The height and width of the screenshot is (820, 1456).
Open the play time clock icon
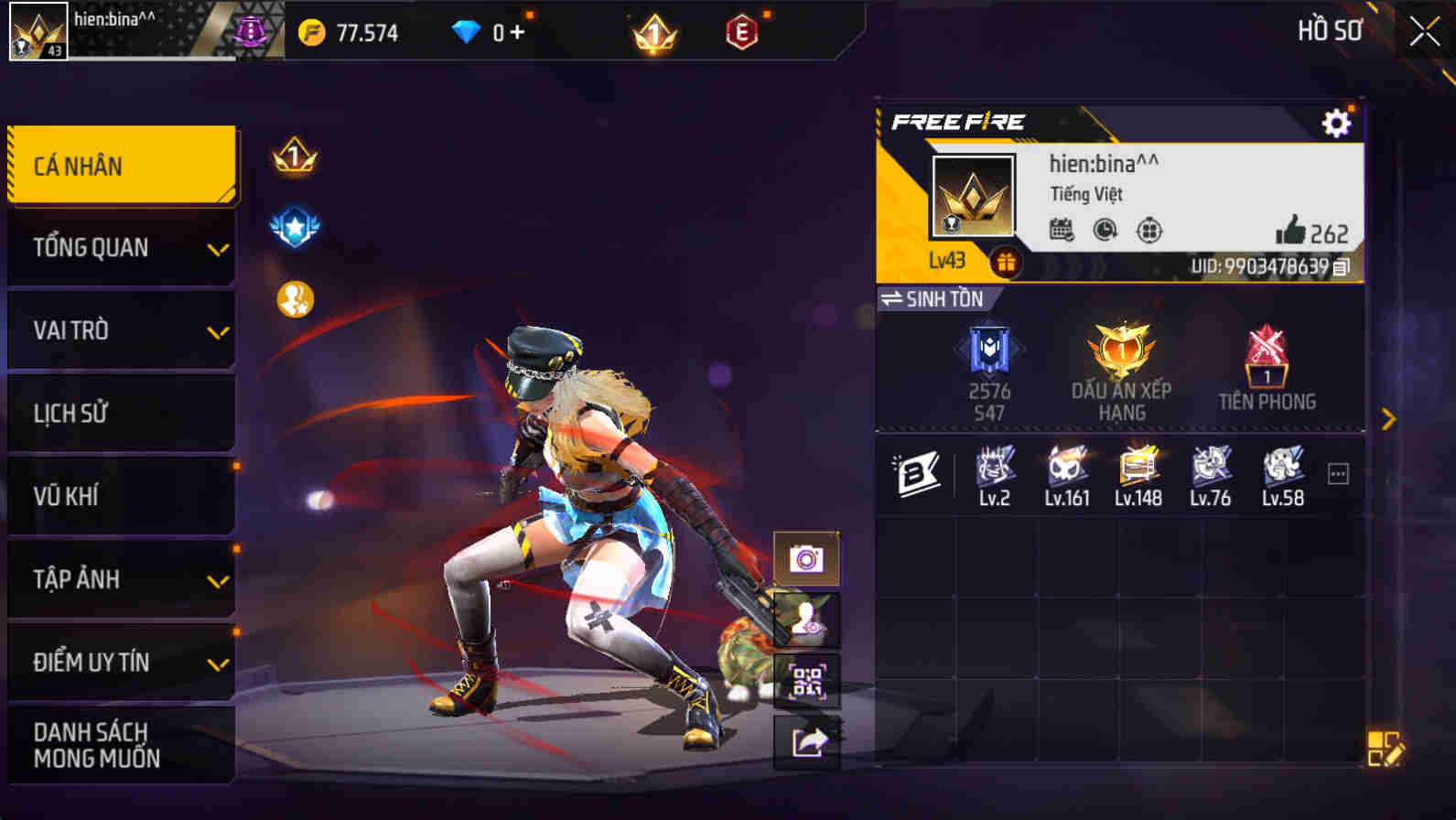1105,232
